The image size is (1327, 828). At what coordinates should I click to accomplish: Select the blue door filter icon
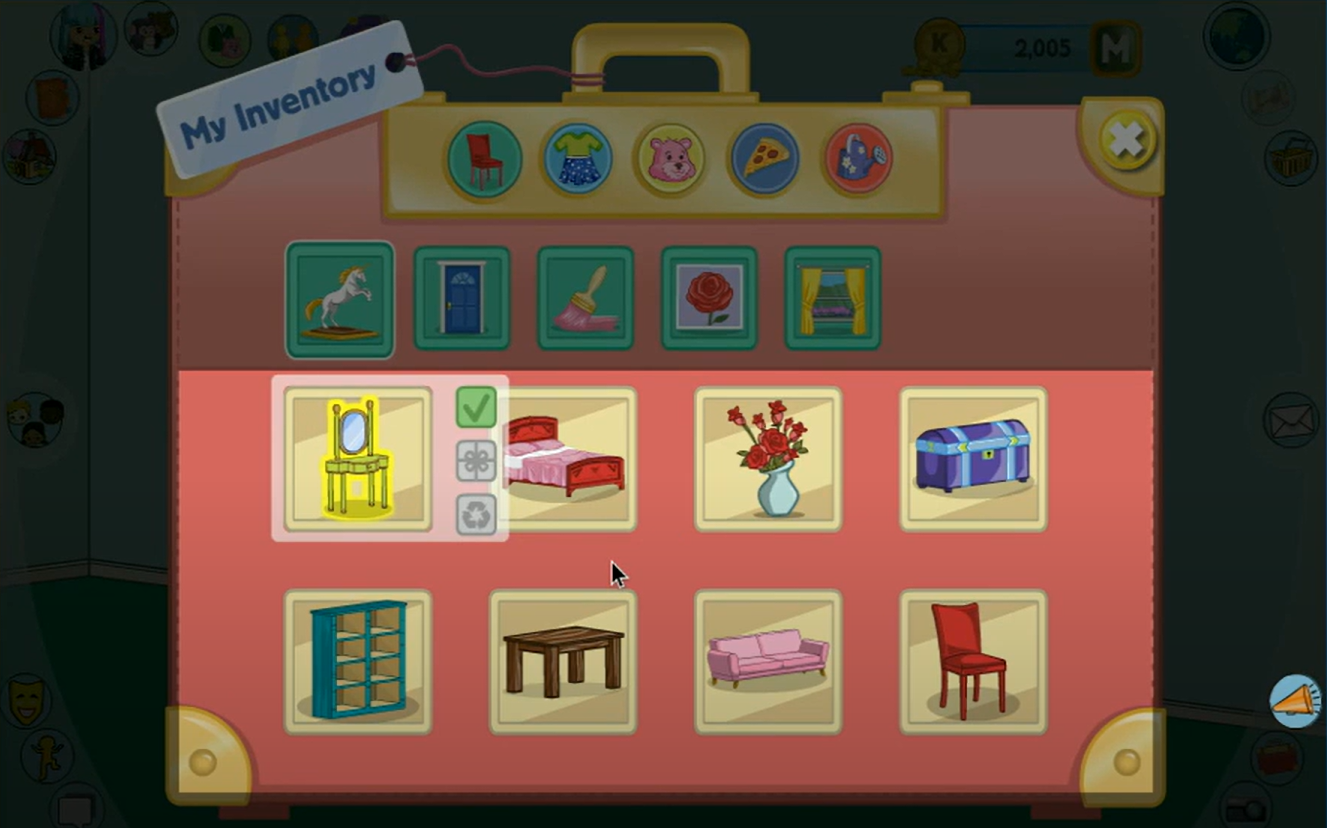(461, 297)
